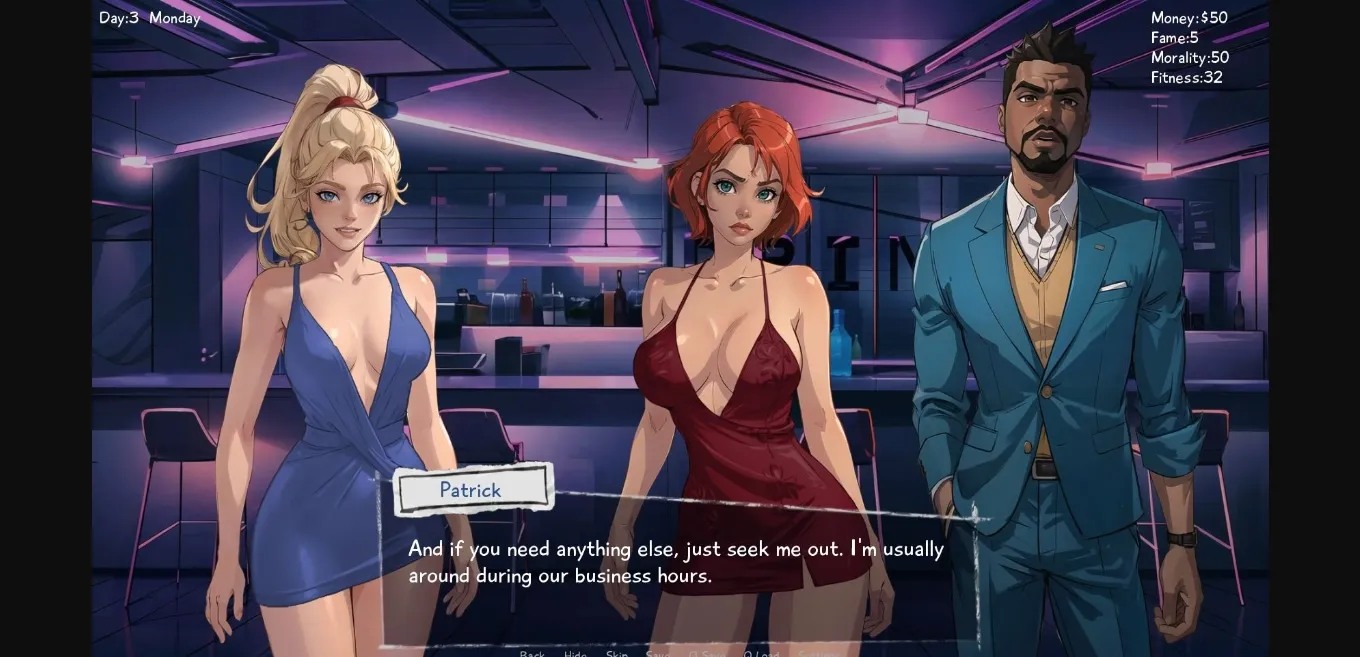Quick load with the Q.Load button
The image size is (1360, 657).
761,654
